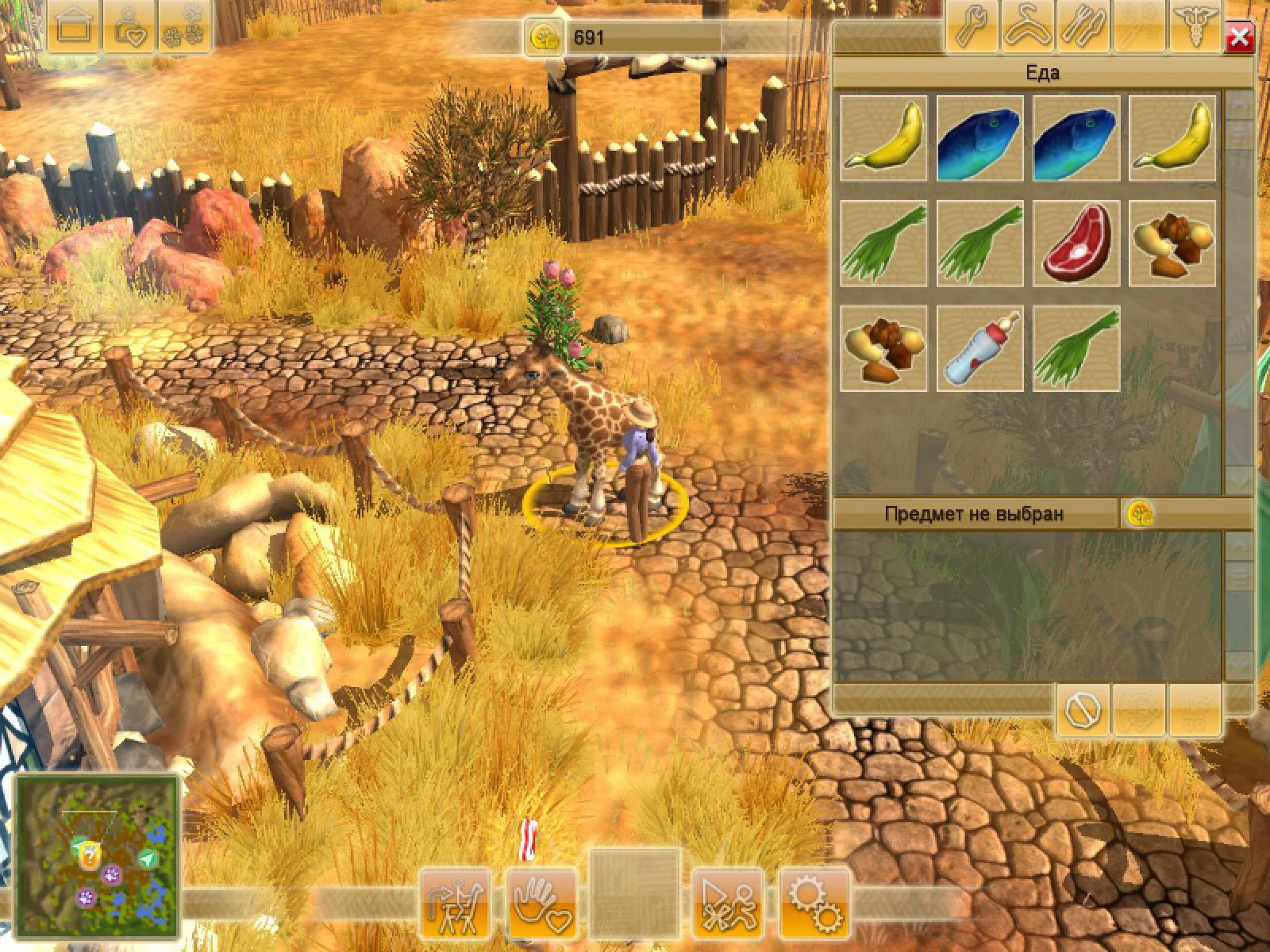Open the gears settings button
The width and height of the screenshot is (1270, 952).
[815, 904]
